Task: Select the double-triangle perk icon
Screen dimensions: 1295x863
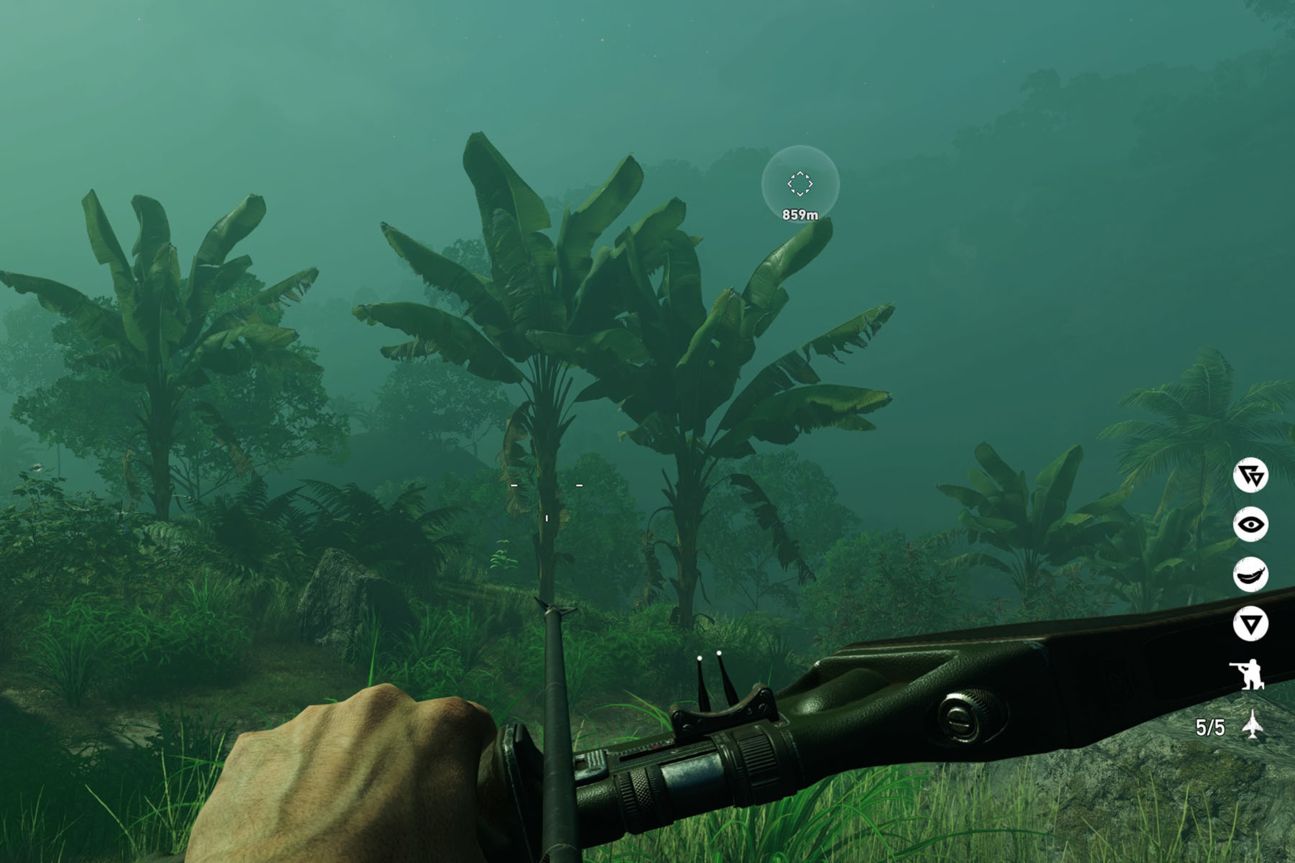Action: point(1250,475)
